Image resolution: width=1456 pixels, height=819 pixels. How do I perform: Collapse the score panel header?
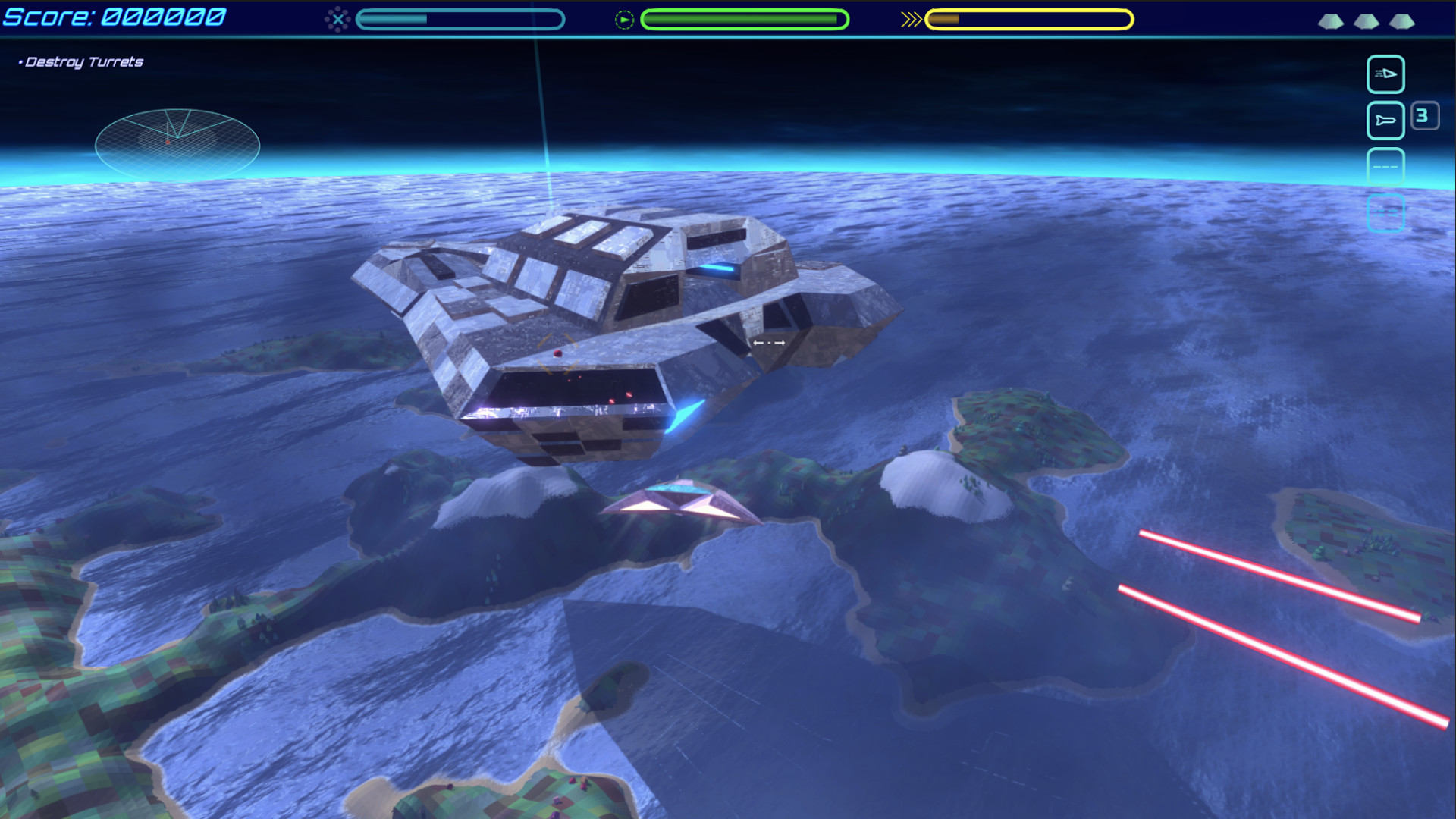[114, 17]
